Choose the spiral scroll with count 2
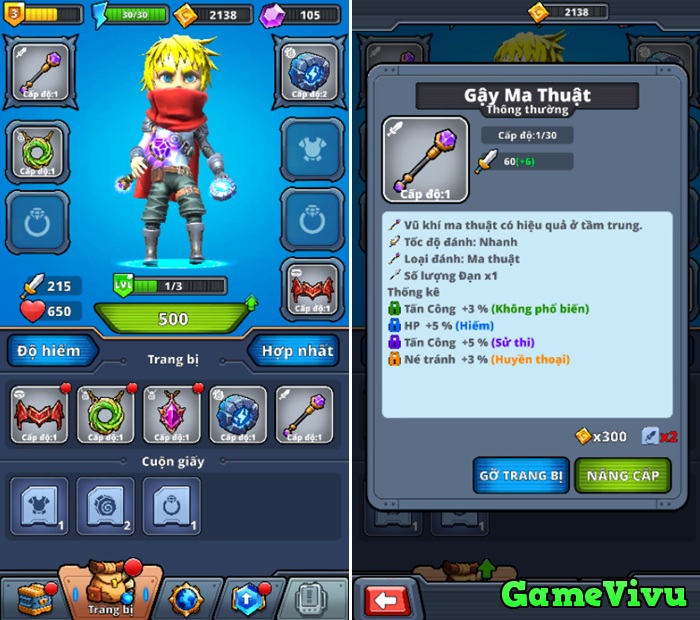Viewport: 700px width, 620px height. (105, 505)
